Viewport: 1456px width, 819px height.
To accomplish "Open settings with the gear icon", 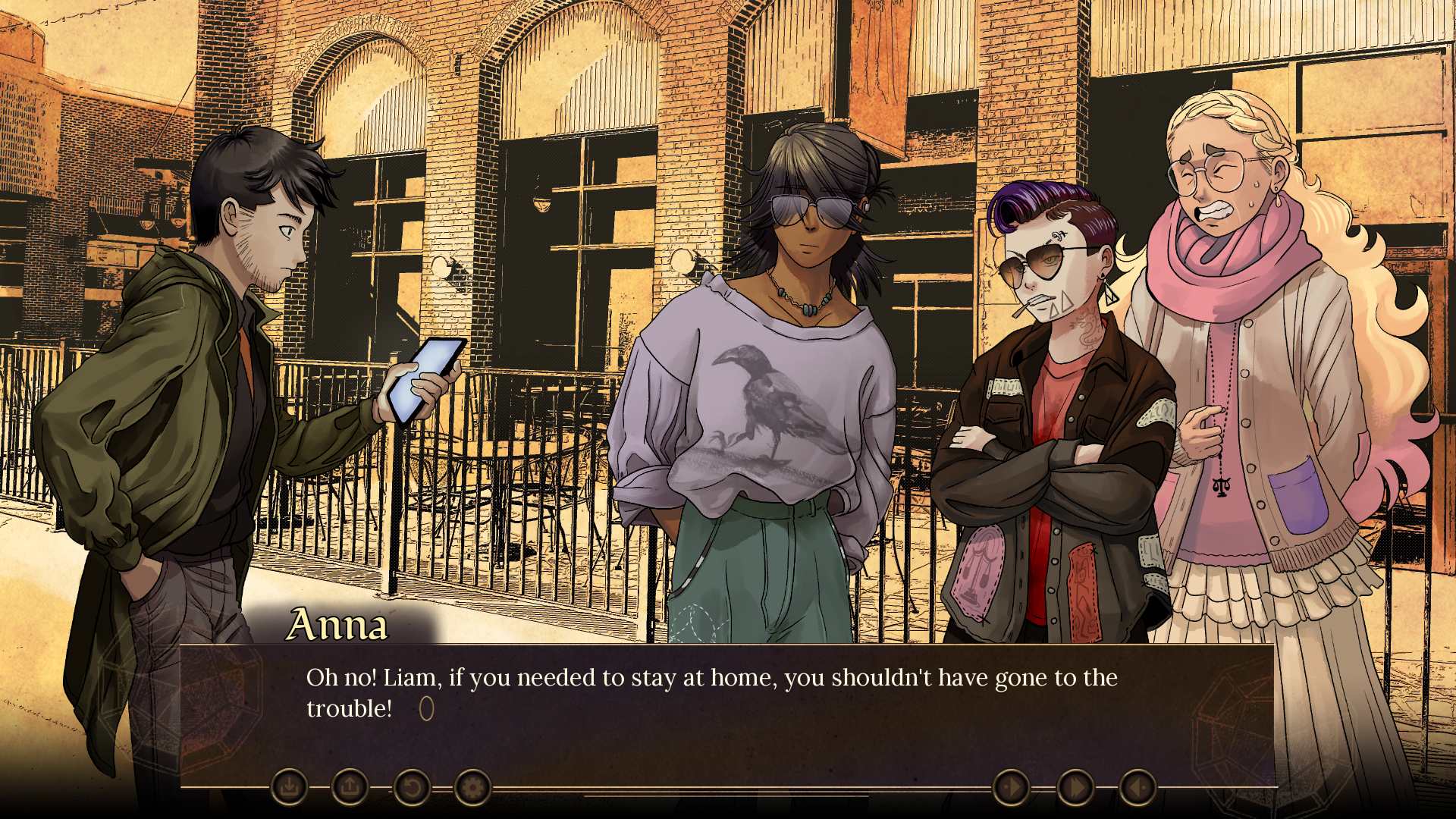I will point(472,788).
